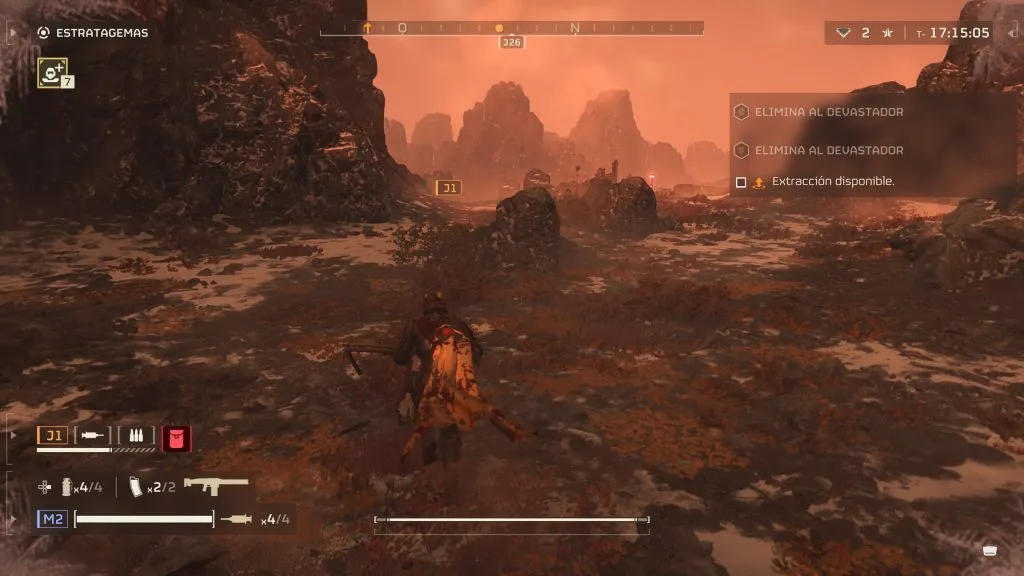Select the reinforce stratagem icon

(51, 71)
